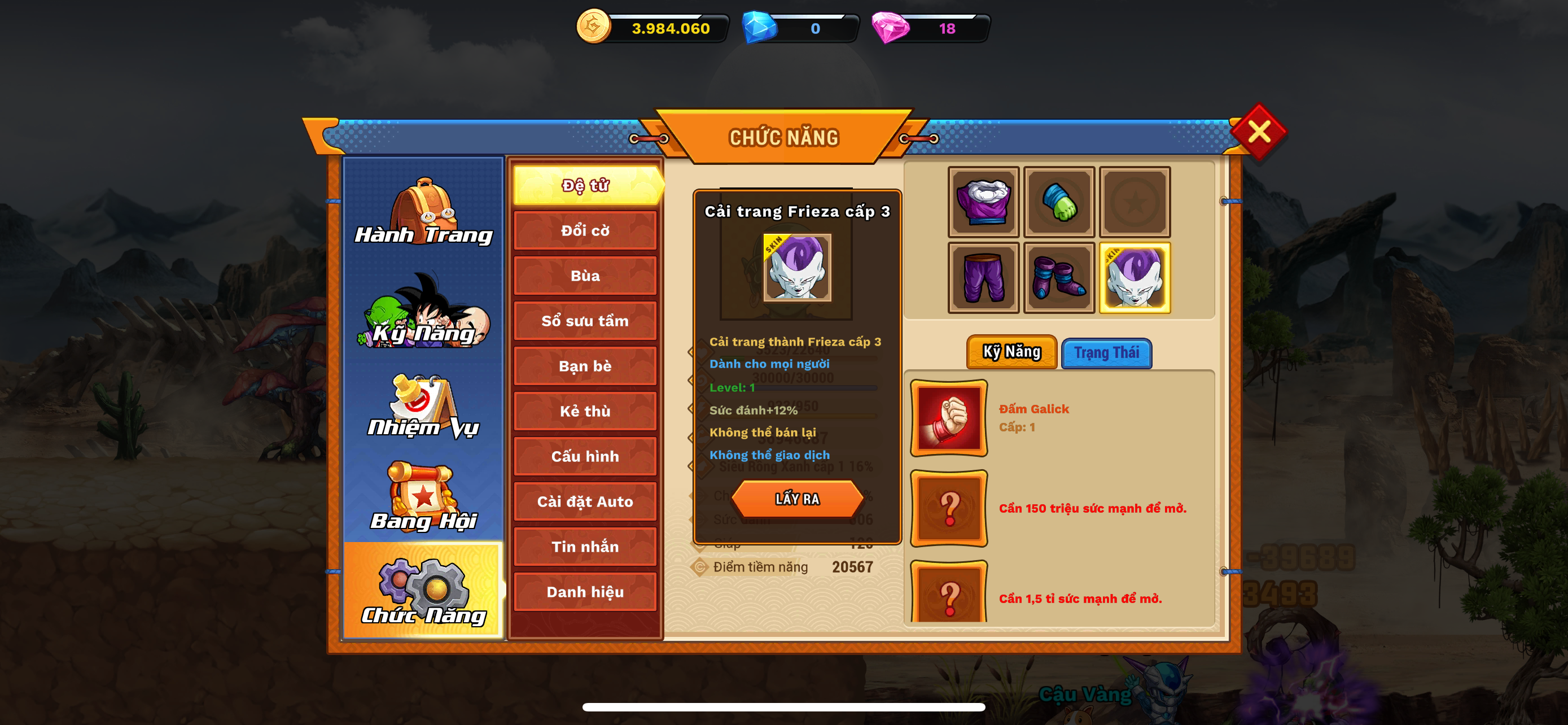Open the Hành Trang backpack tab
The image size is (1568, 725).
[423, 212]
